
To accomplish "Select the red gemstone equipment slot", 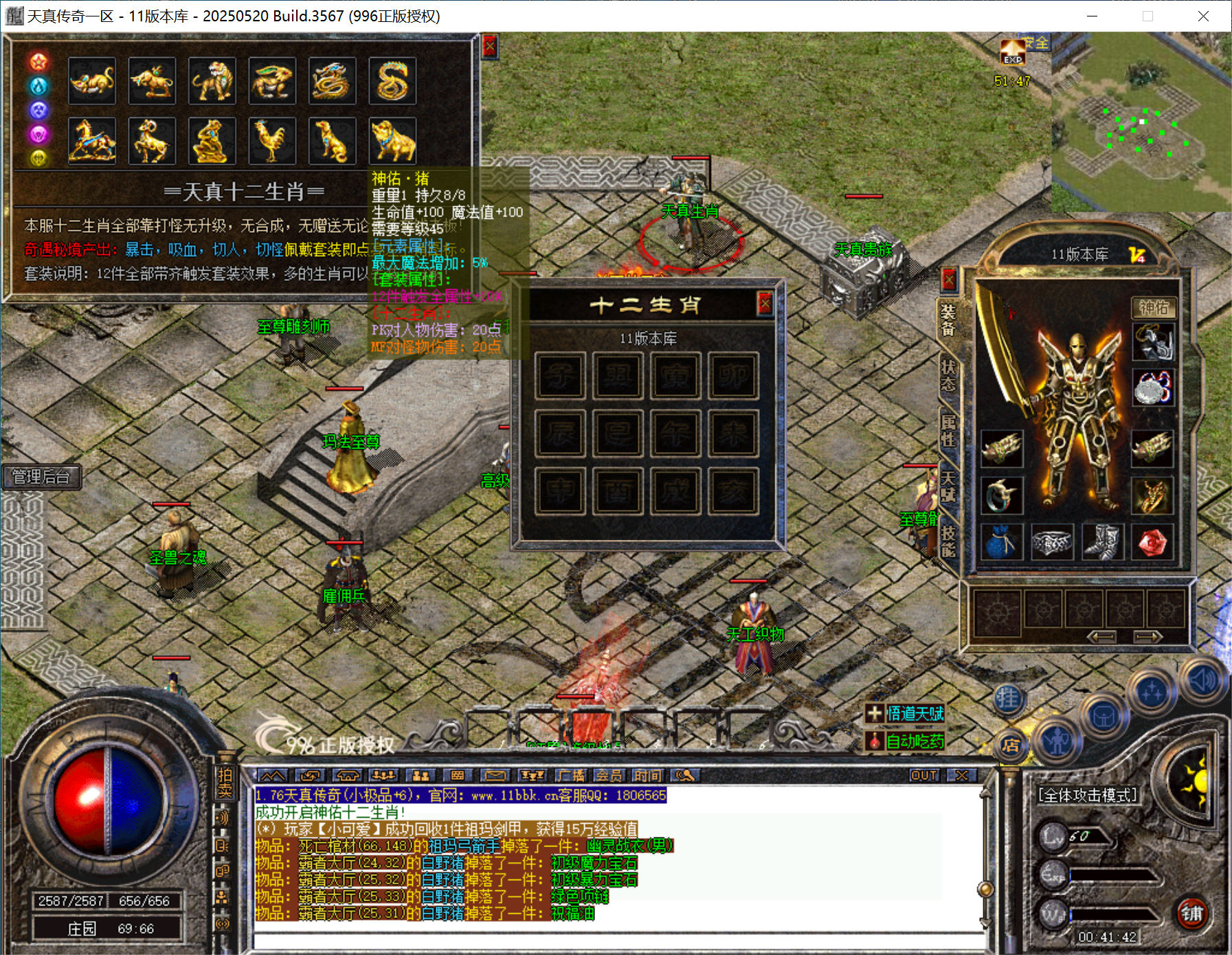I will (1152, 543).
